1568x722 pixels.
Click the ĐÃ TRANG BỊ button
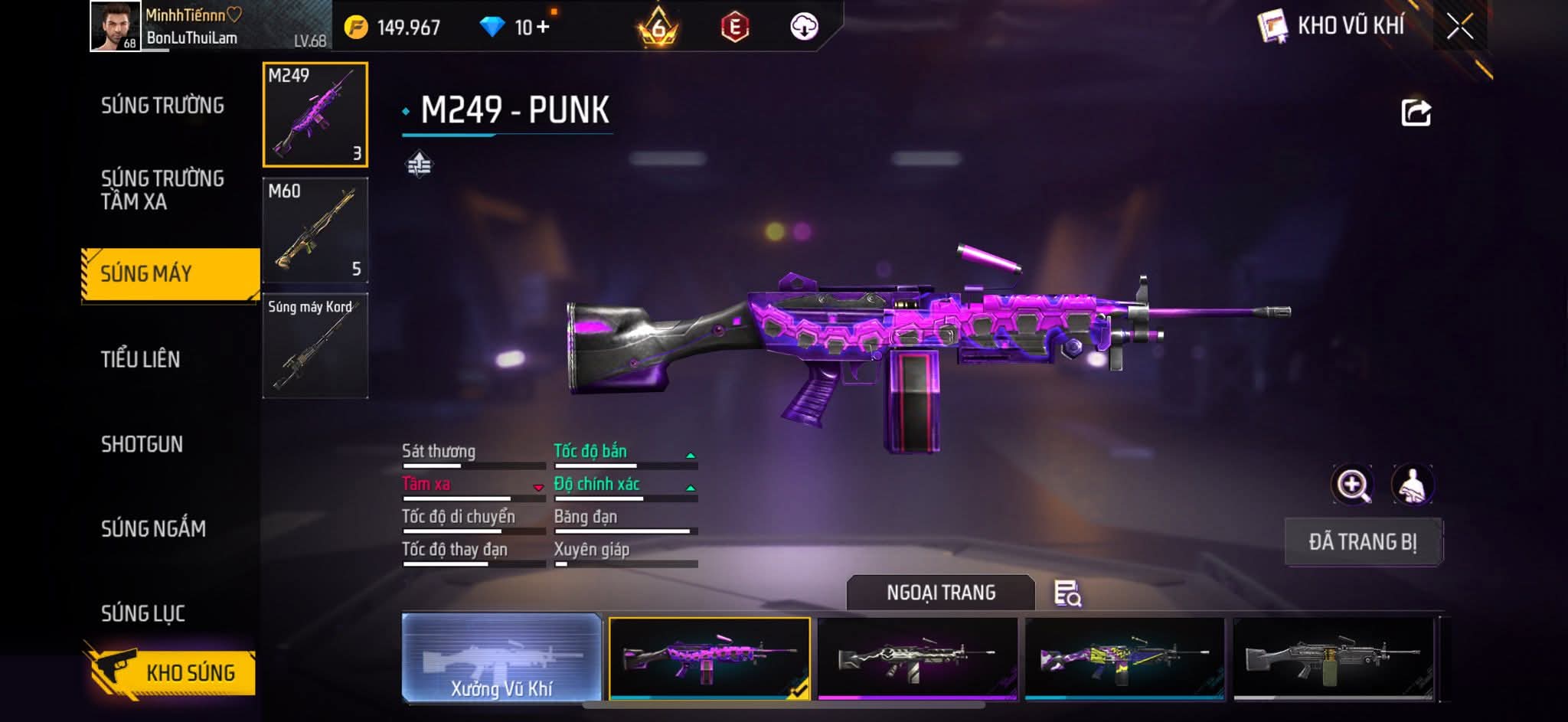pyautogui.click(x=1363, y=542)
